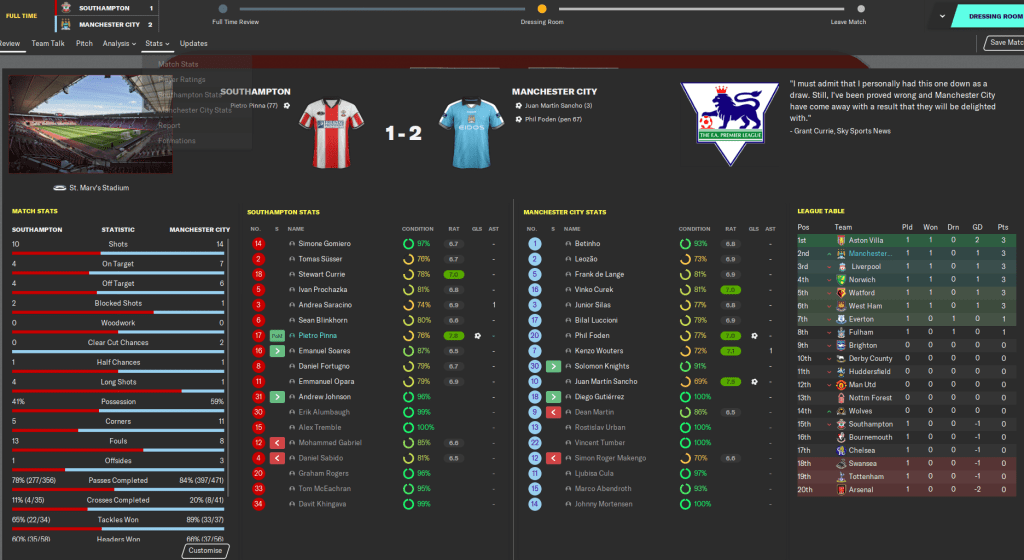Open the Stats dropdown menu
This screenshot has height=560, width=1024.
pos(157,43)
